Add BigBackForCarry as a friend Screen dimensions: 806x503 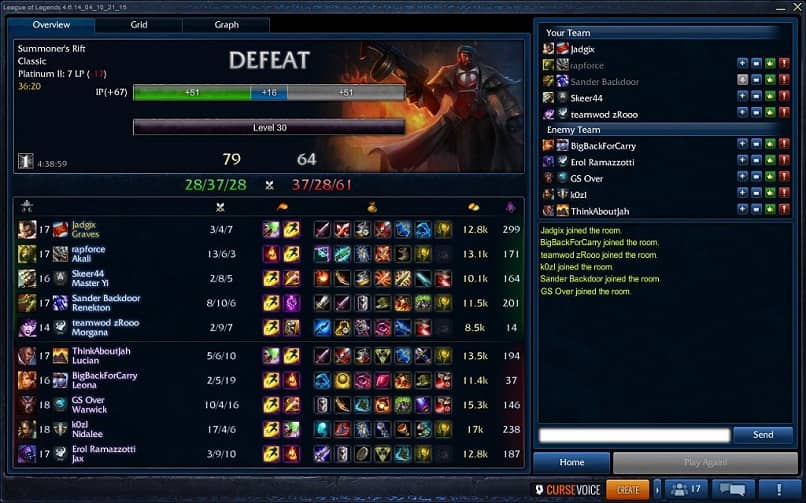pos(743,146)
